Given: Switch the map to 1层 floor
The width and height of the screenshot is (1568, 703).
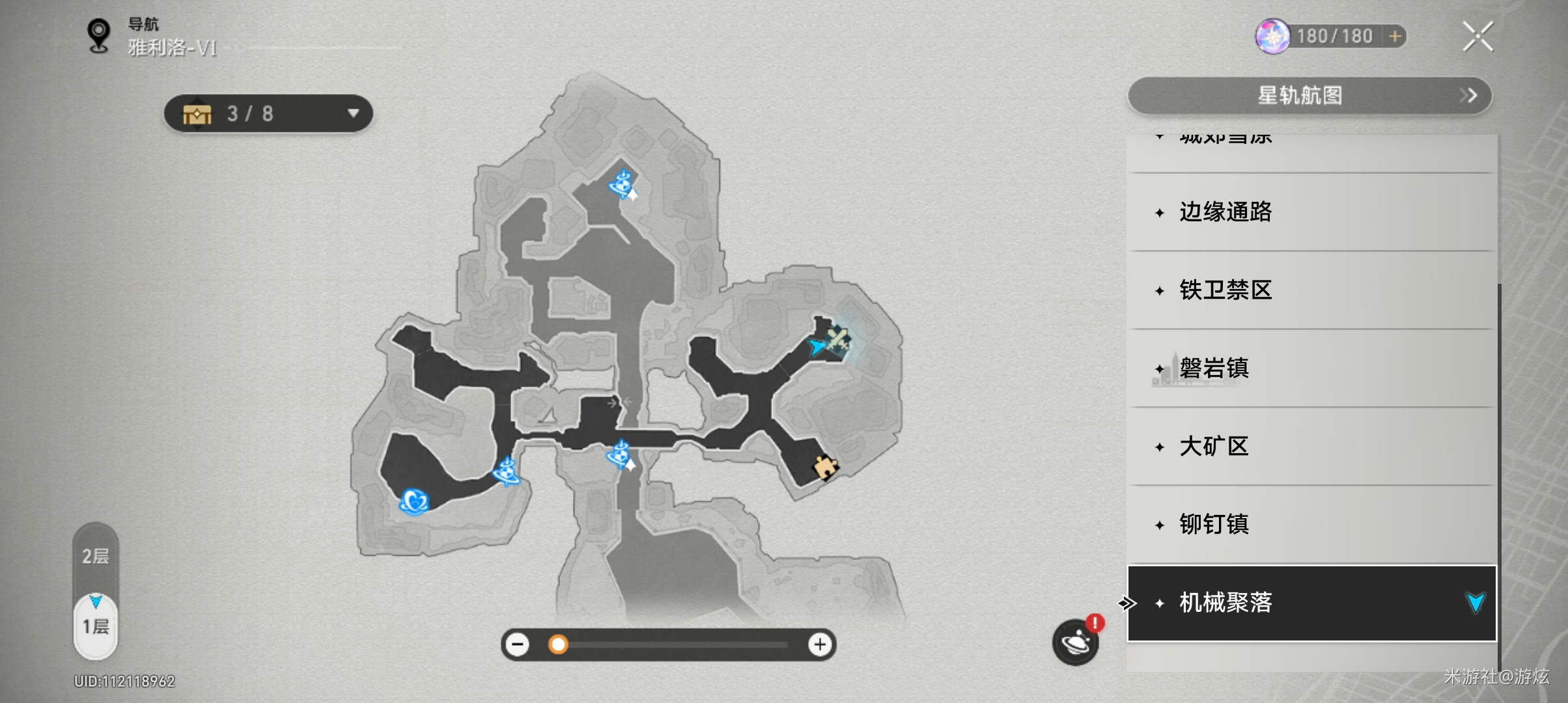Looking at the screenshot, I should pos(96,627).
